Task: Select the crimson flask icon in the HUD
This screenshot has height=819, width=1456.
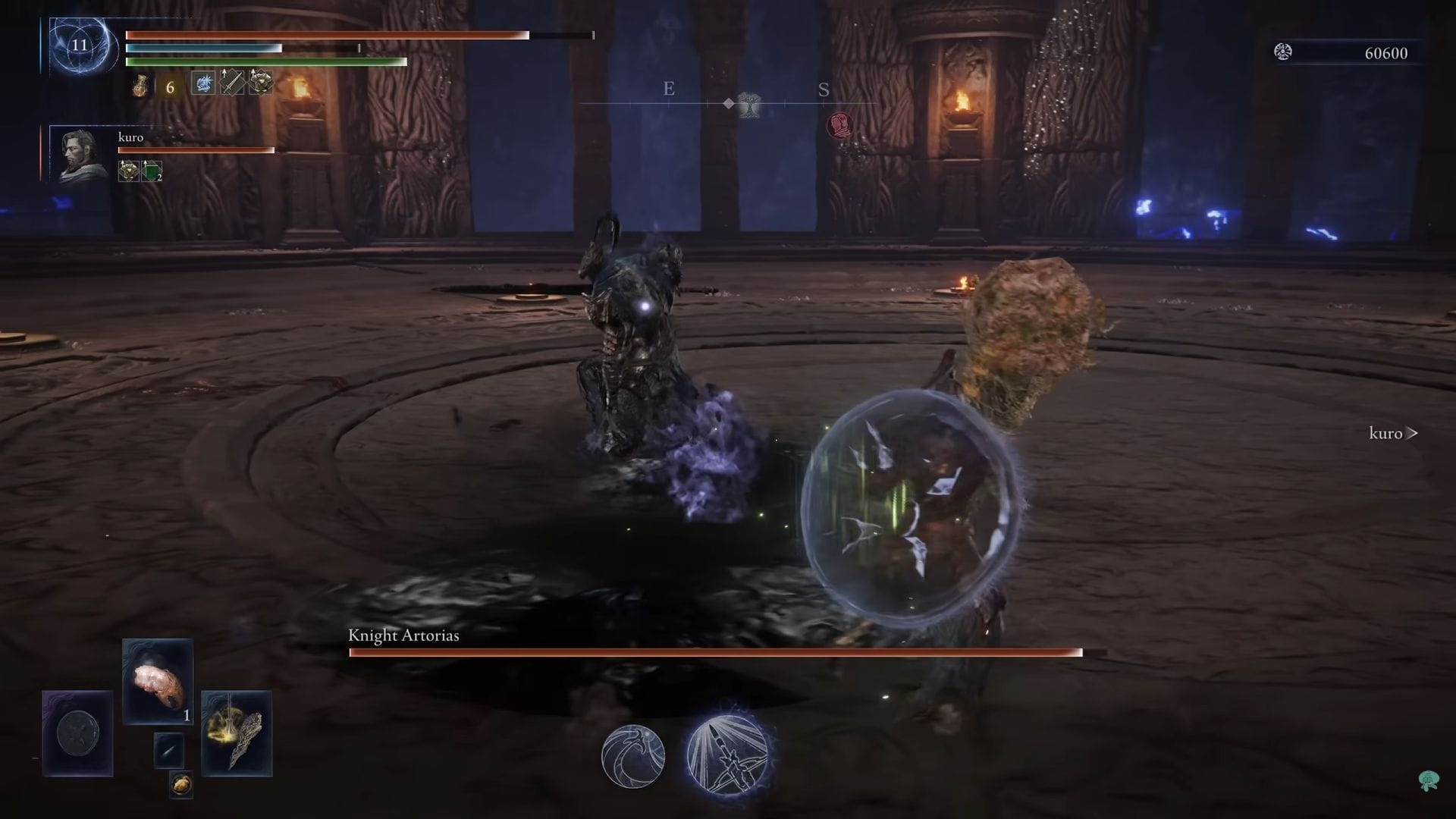Action: pos(140,85)
